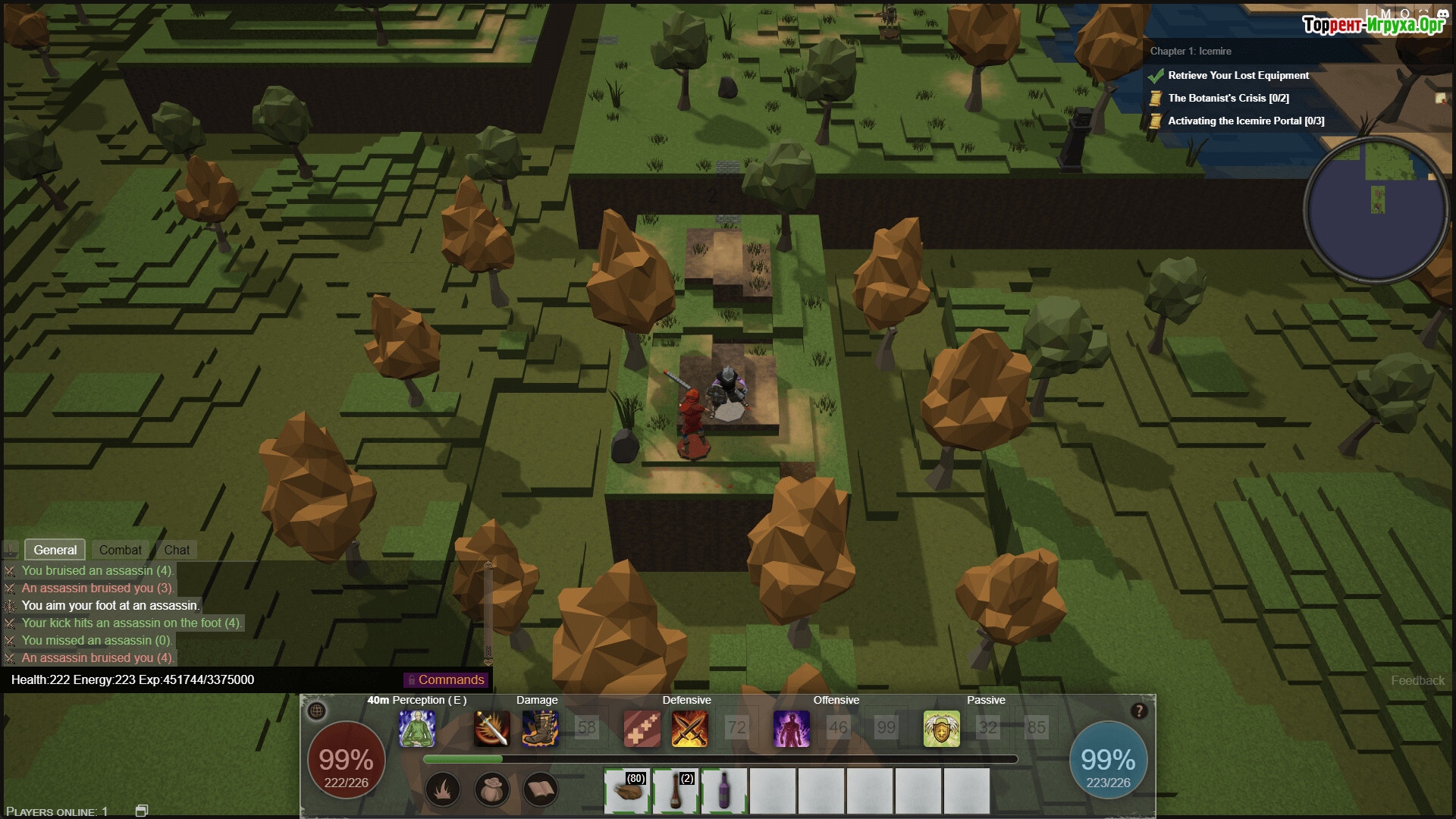
Task: Activate the meditating monk Perception ability
Action: point(417,729)
